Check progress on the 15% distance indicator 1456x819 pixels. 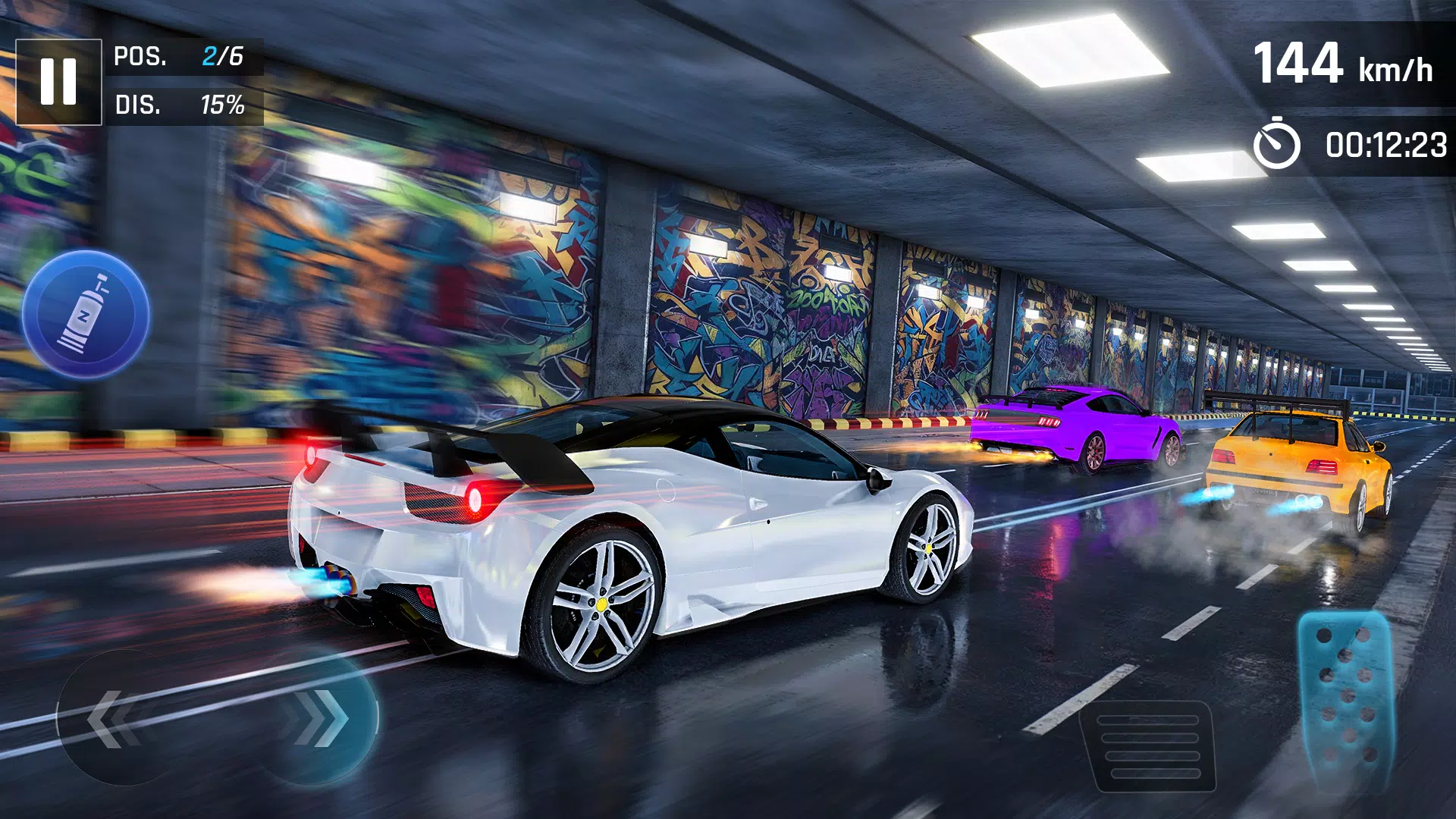pyautogui.click(x=224, y=106)
